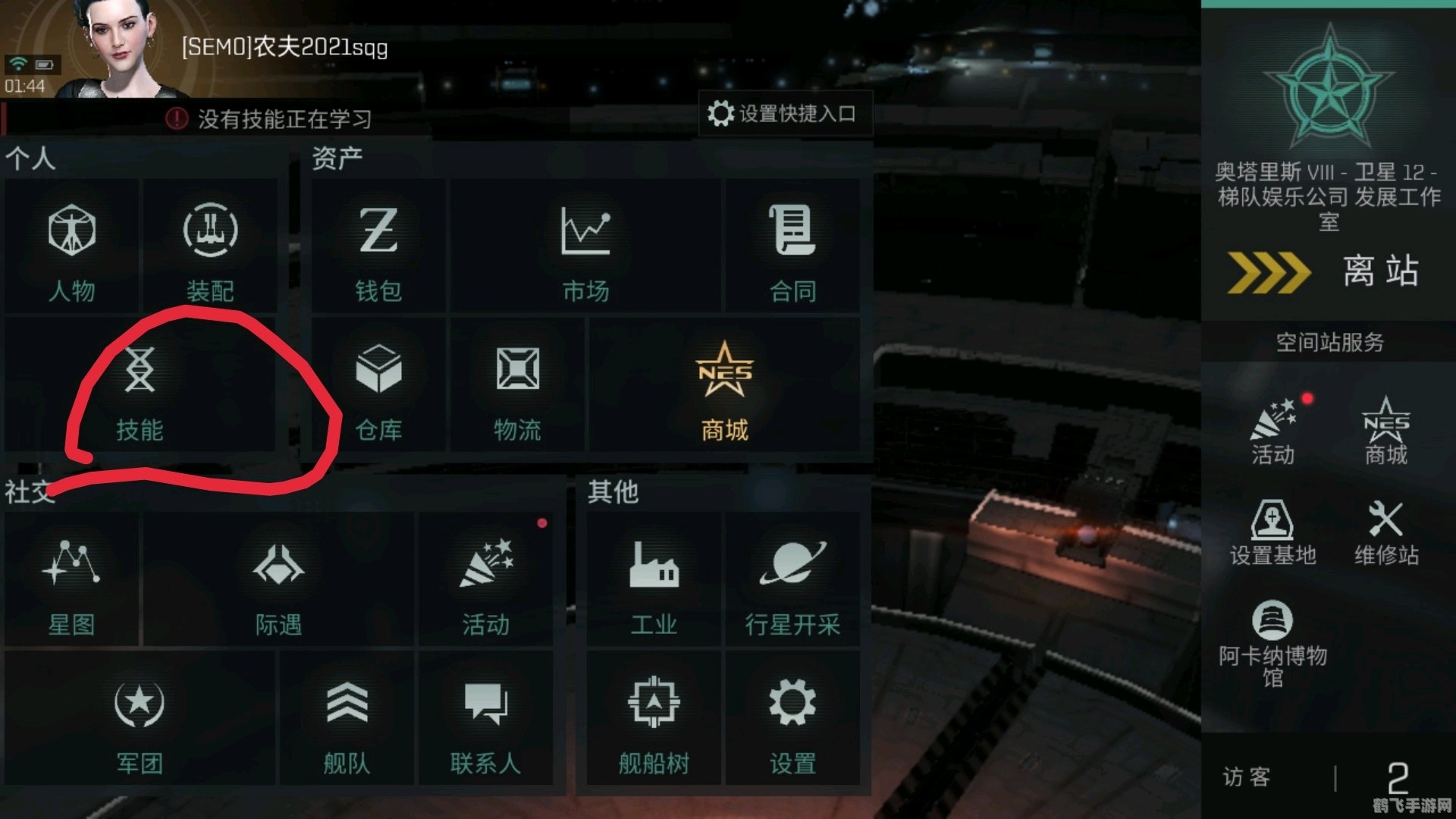Open 活动 events with red notification dot
The image size is (1456, 819).
click(485, 584)
